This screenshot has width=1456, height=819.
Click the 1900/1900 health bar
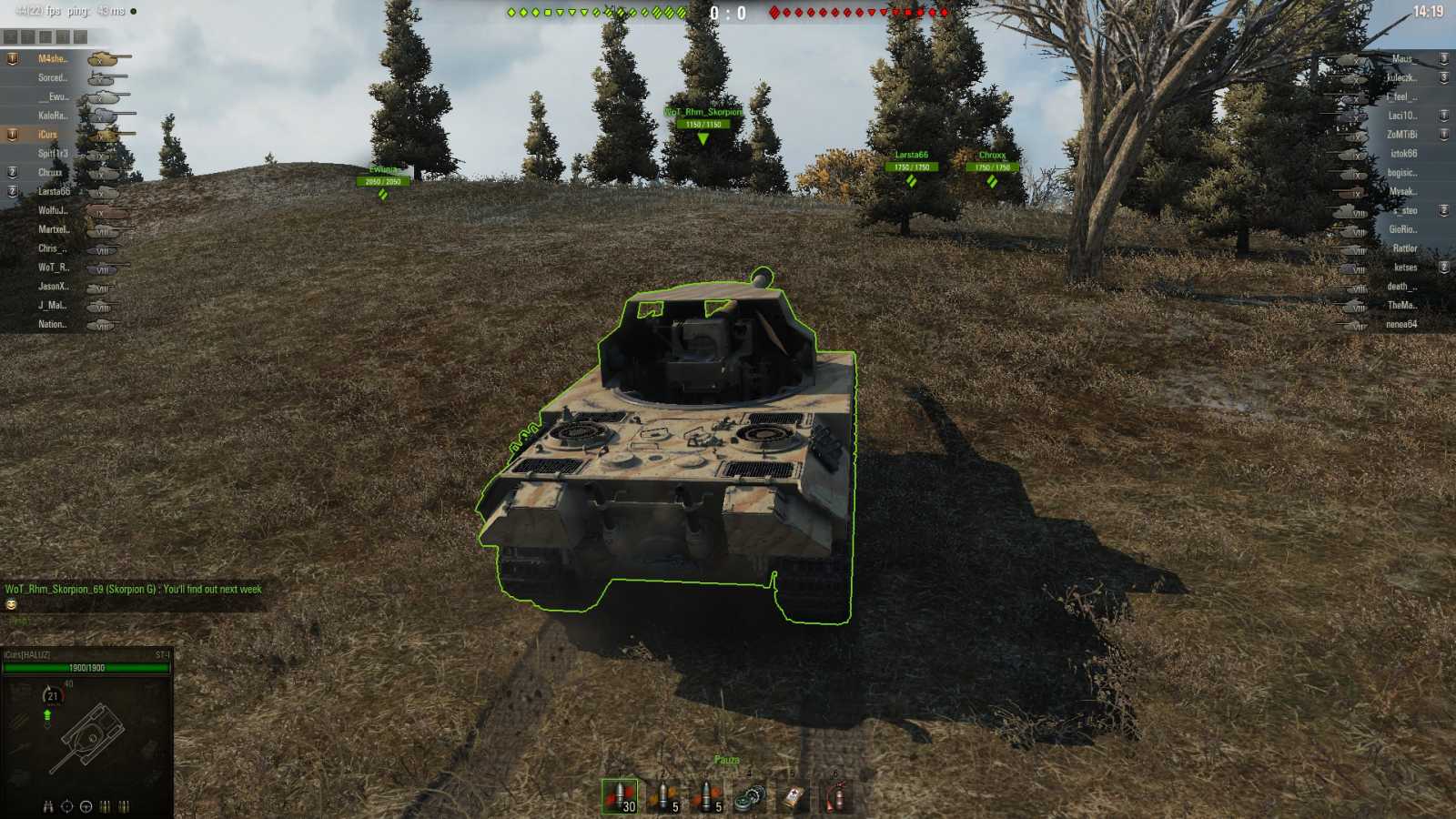pos(86,666)
